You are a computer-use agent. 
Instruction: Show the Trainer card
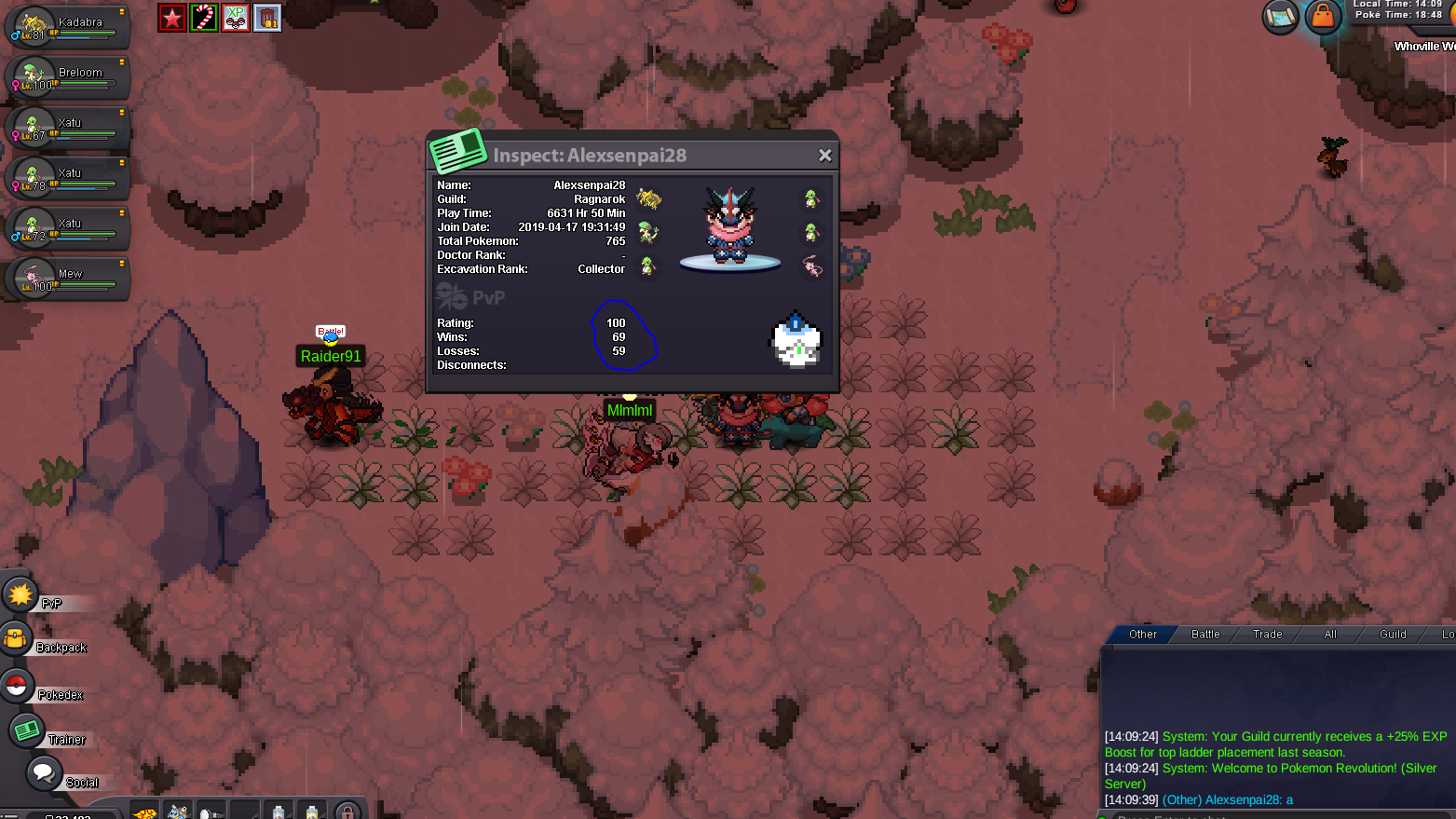click(26, 730)
